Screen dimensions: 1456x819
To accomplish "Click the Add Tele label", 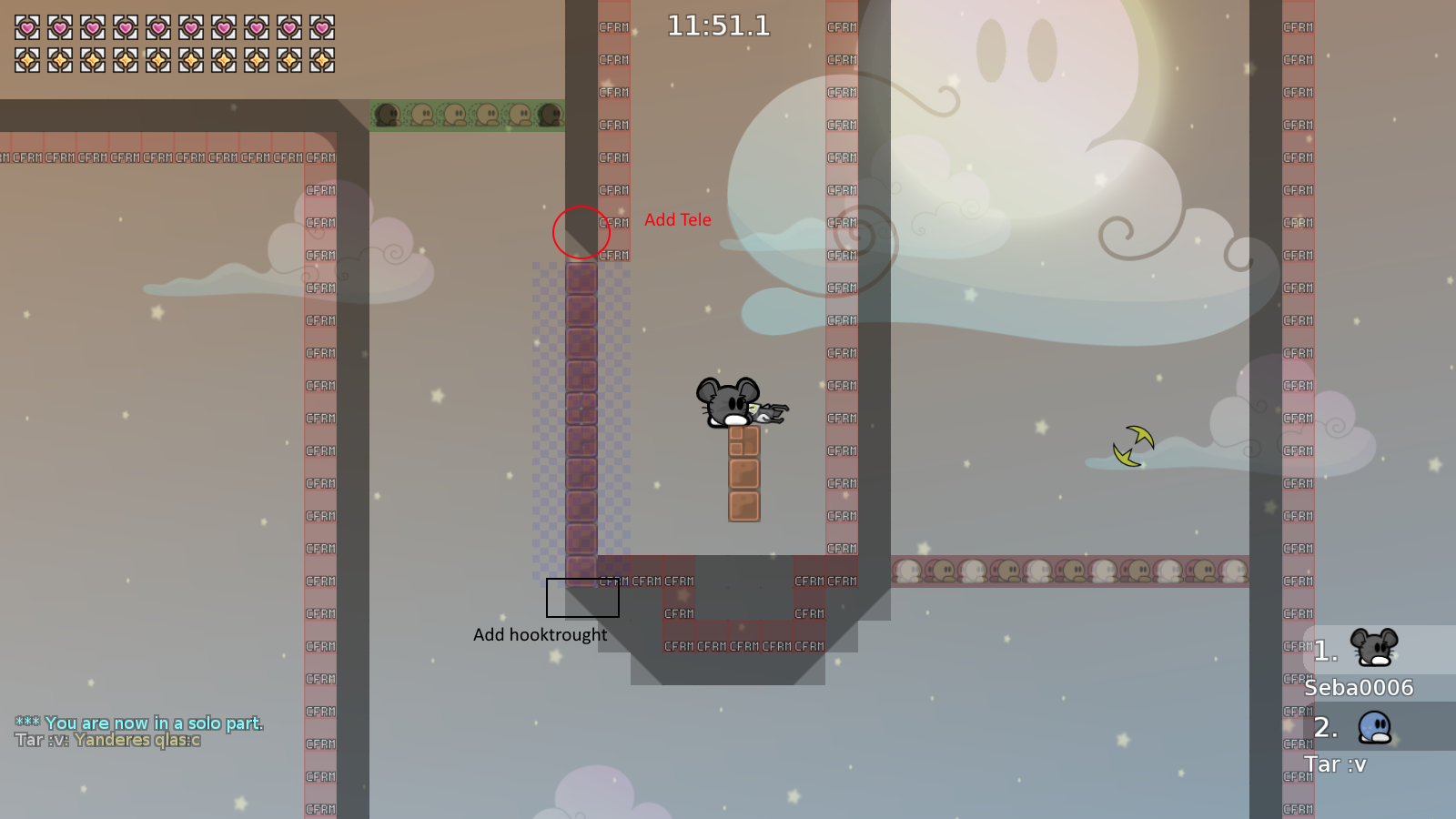I will pyautogui.click(x=678, y=219).
